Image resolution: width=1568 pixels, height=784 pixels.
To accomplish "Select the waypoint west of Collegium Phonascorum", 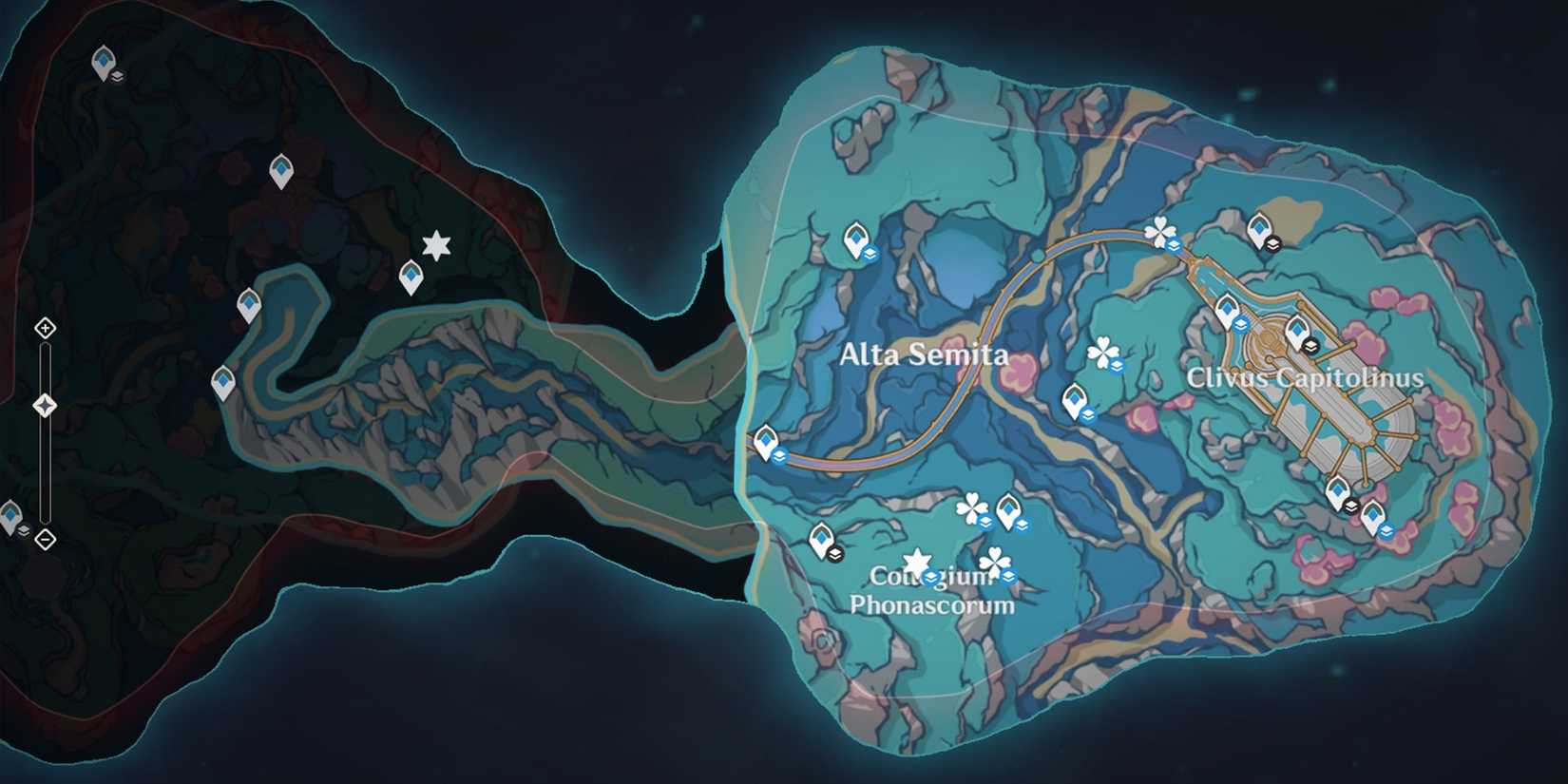I will [823, 540].
